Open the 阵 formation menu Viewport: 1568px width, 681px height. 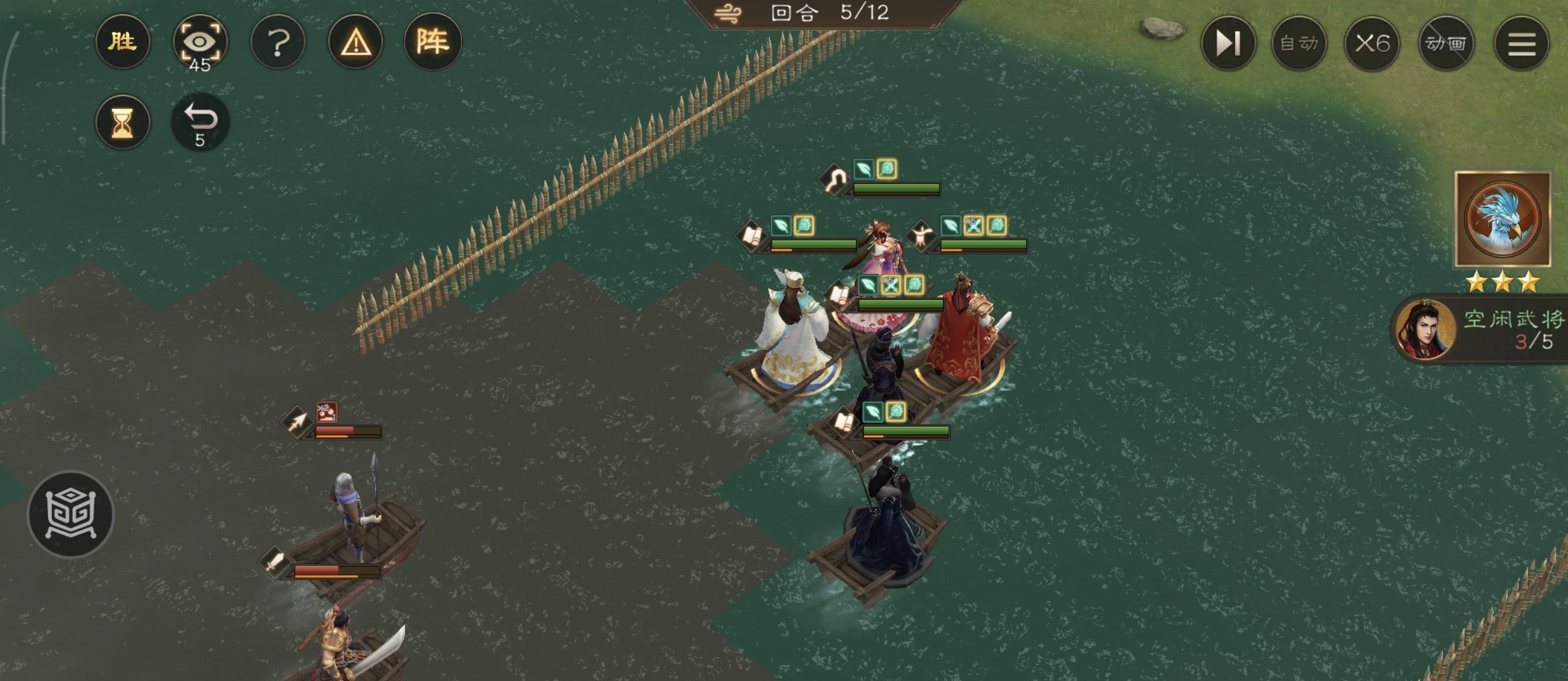click(x=433, y=42)
